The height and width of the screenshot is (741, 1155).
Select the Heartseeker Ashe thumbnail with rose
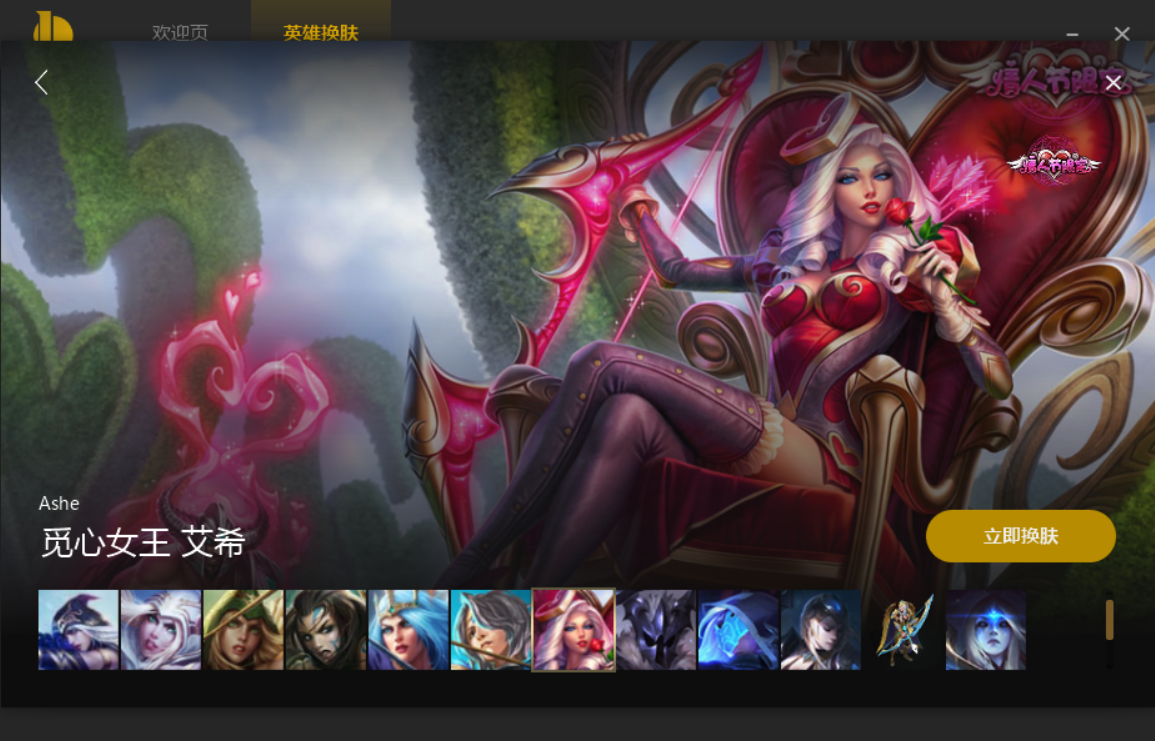click(x=573, y=629)
